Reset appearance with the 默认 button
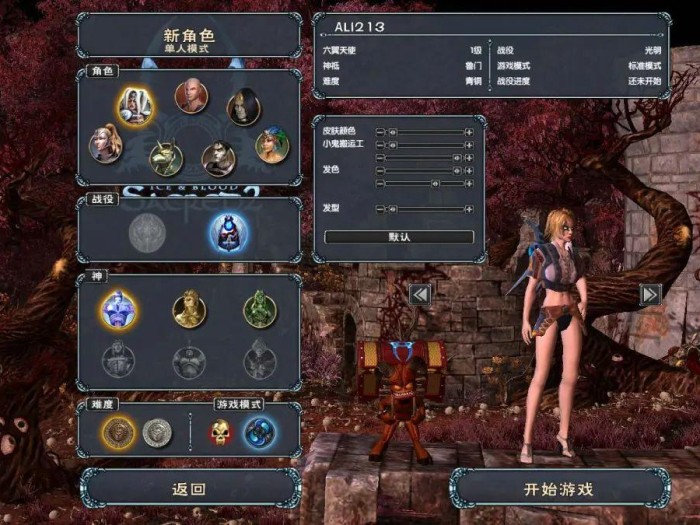Screen dimensions: 700x525 click(399, 237)
